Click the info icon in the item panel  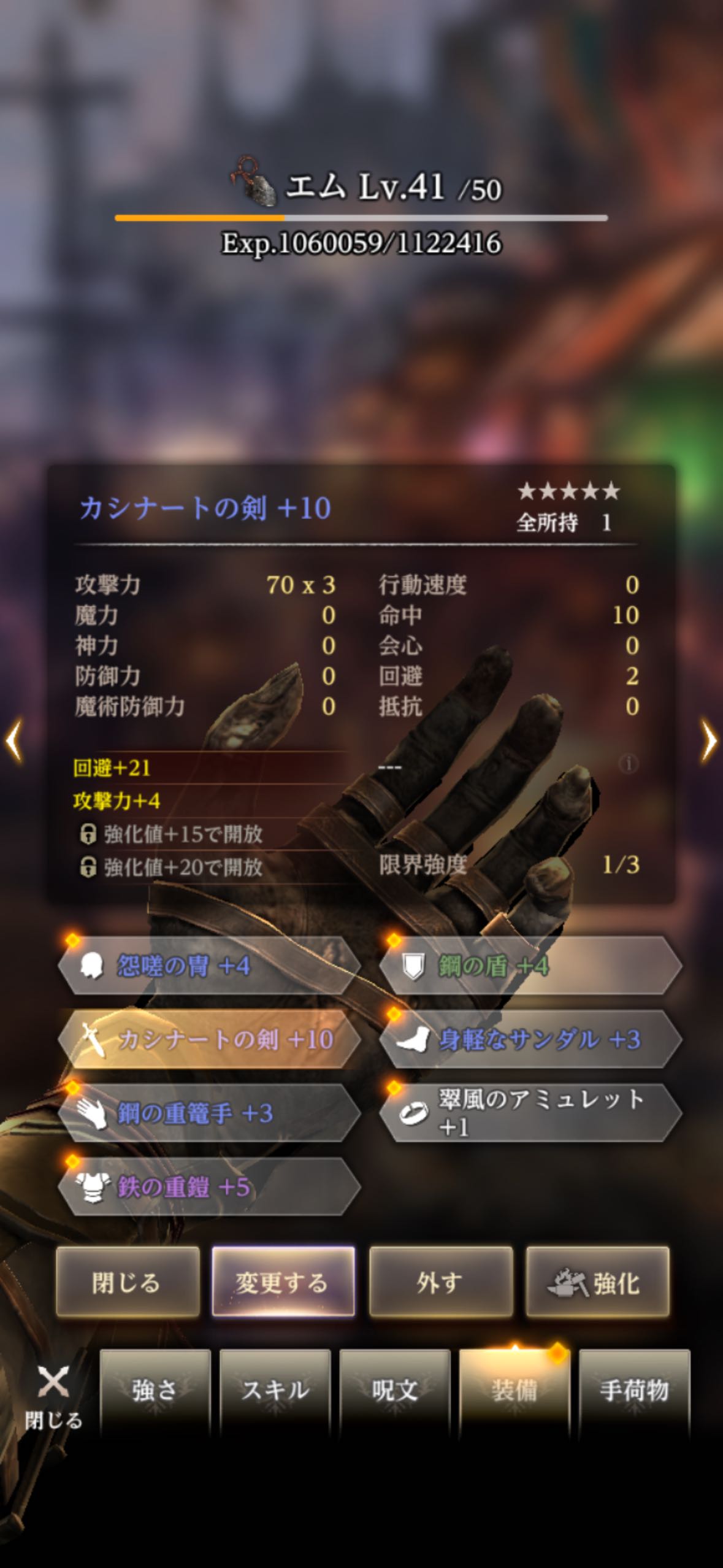(x=627, y=764)
